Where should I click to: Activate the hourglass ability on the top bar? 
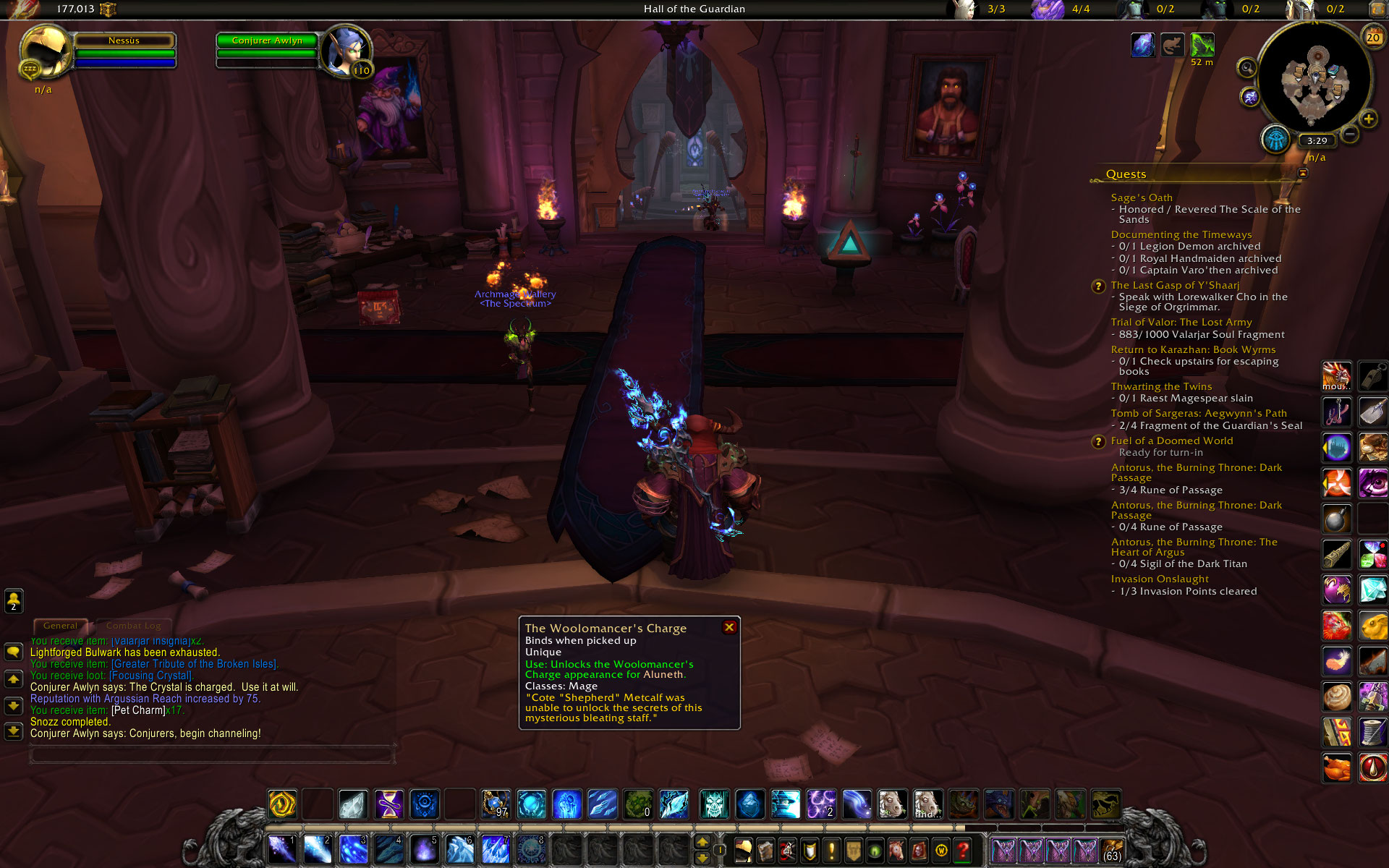coord(388,804)
